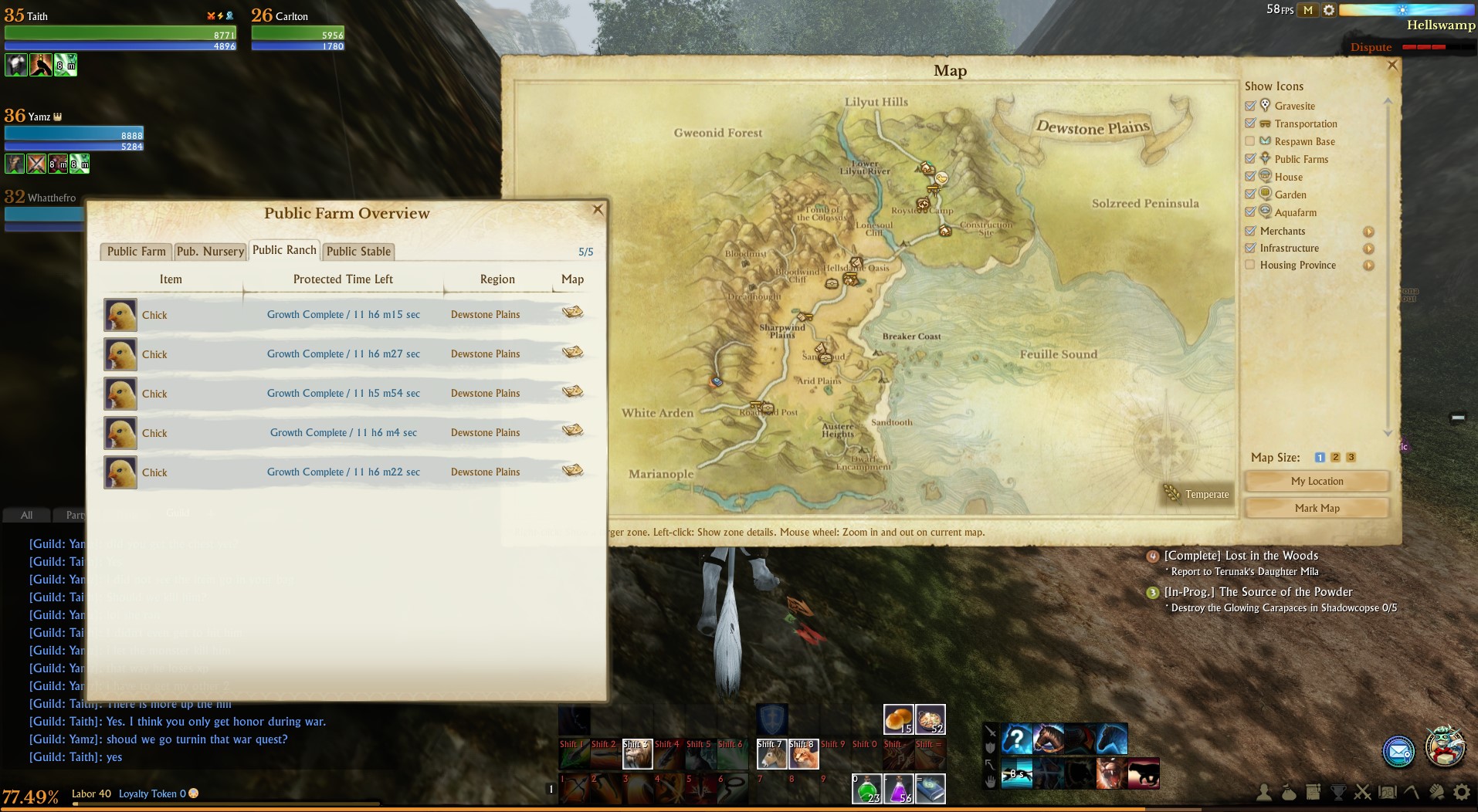Click the My Location button

point(1317,481)
